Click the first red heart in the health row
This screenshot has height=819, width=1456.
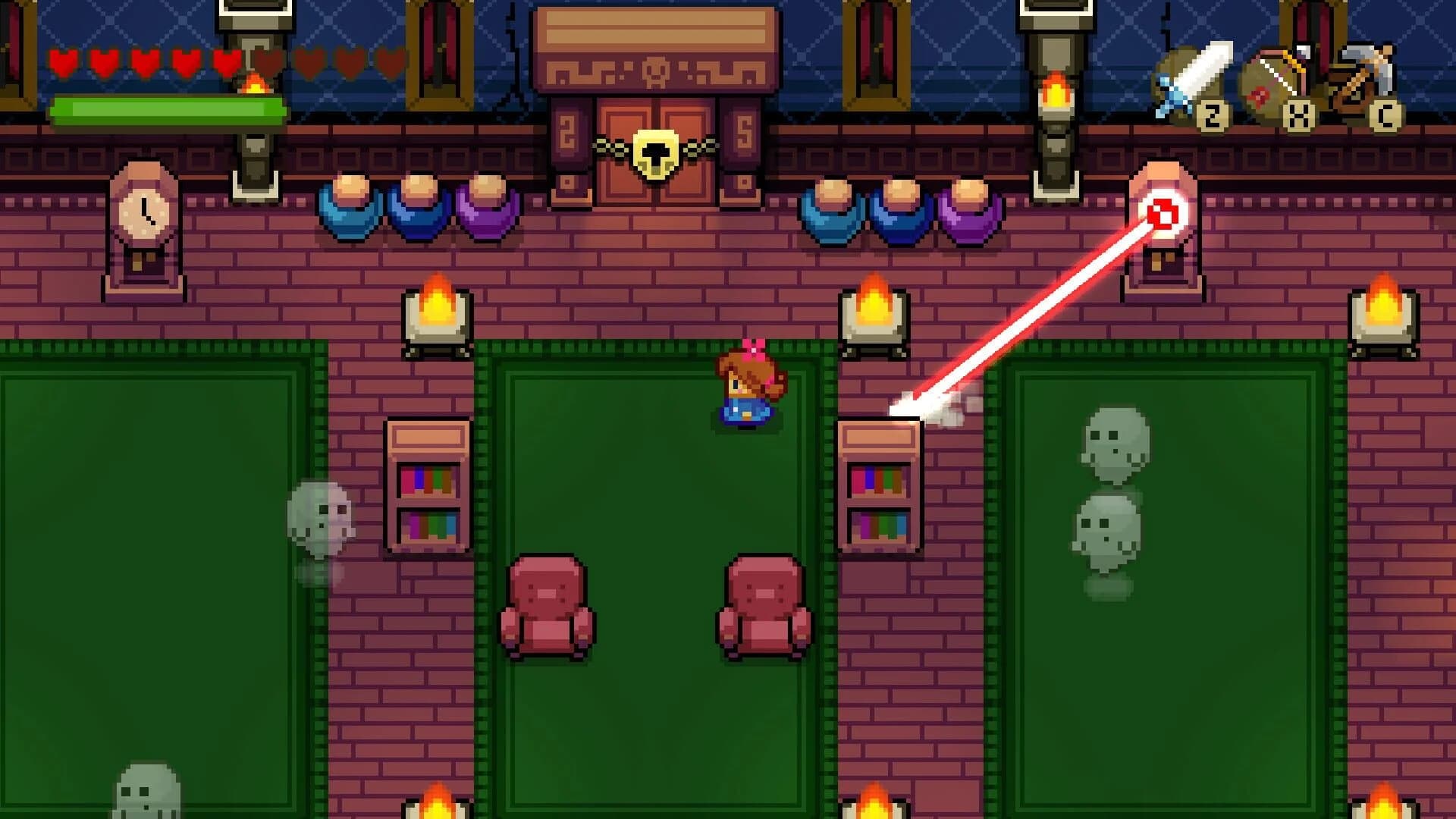pyautogui.click(x=64, y=64)
